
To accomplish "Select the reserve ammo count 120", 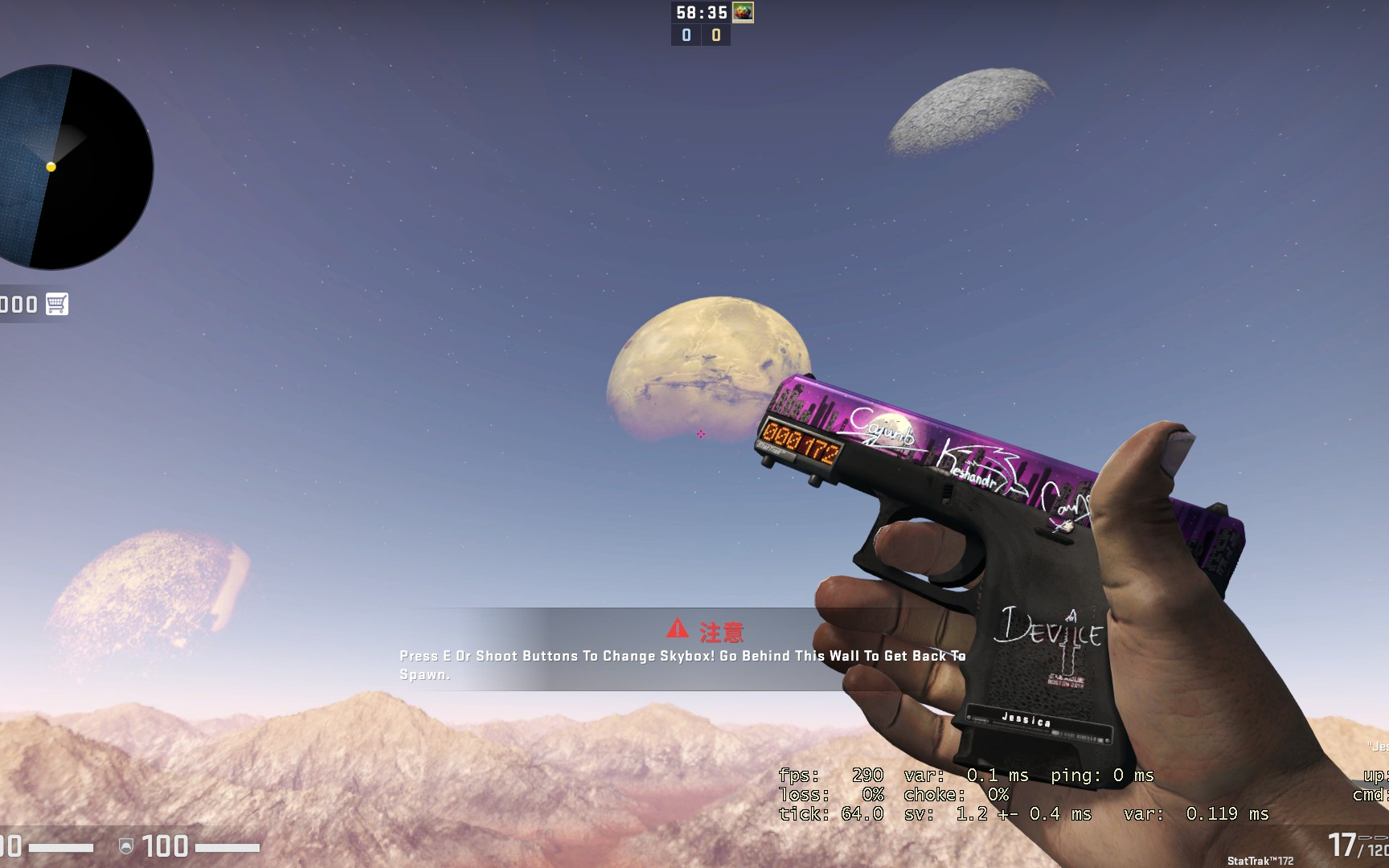I will [x=1376, y=850].
